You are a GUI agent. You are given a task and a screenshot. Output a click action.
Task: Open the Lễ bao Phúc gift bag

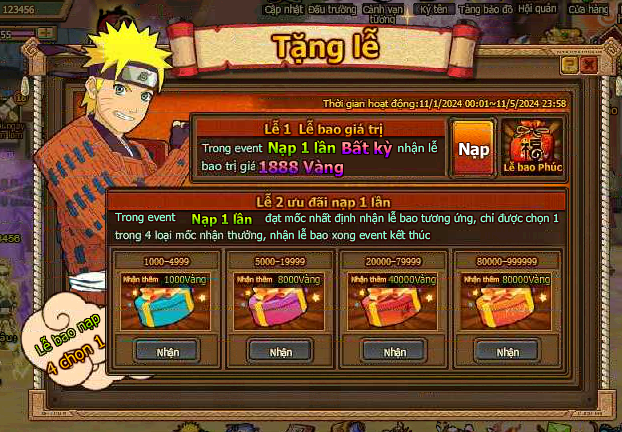(528, 148)
